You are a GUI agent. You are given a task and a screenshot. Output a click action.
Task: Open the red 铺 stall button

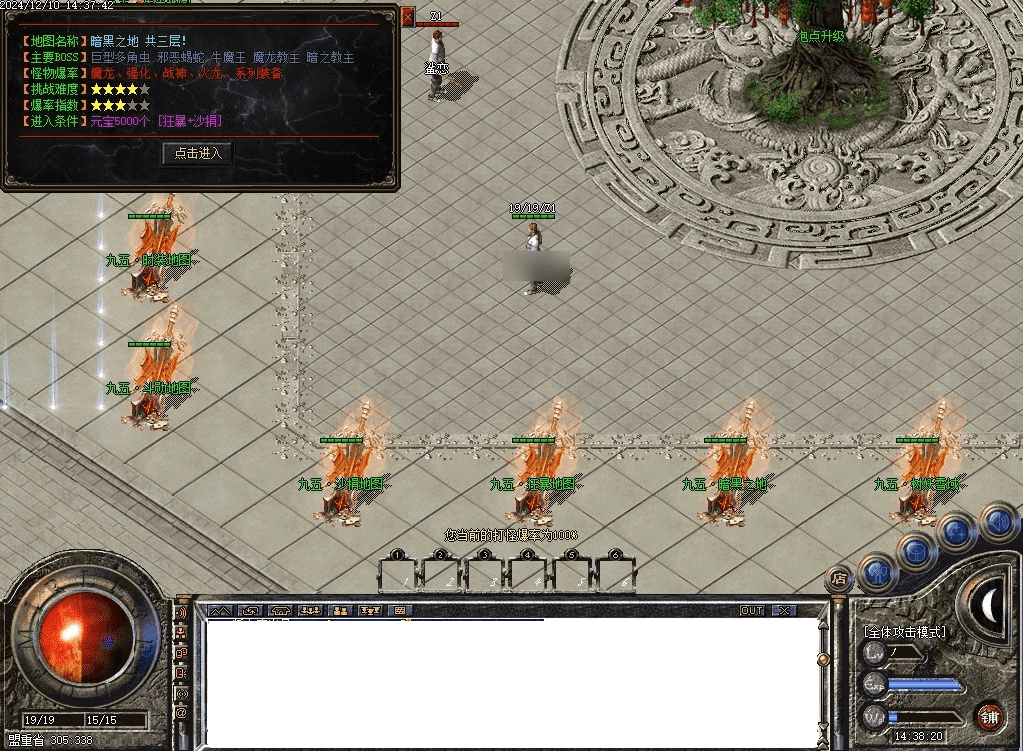pyautogui.click(x=989, y=716)
